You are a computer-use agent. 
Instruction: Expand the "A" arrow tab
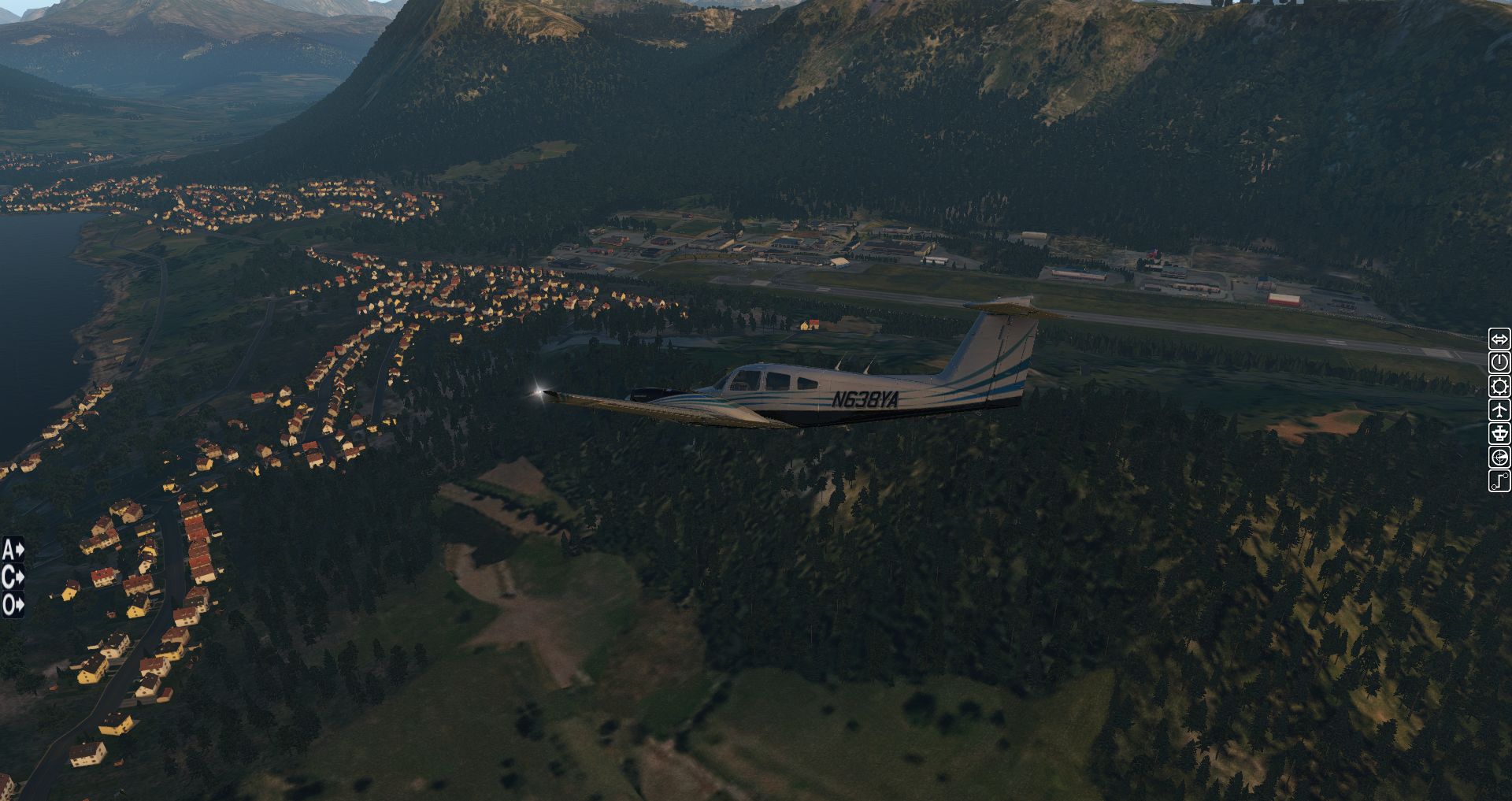pos(13,549)
